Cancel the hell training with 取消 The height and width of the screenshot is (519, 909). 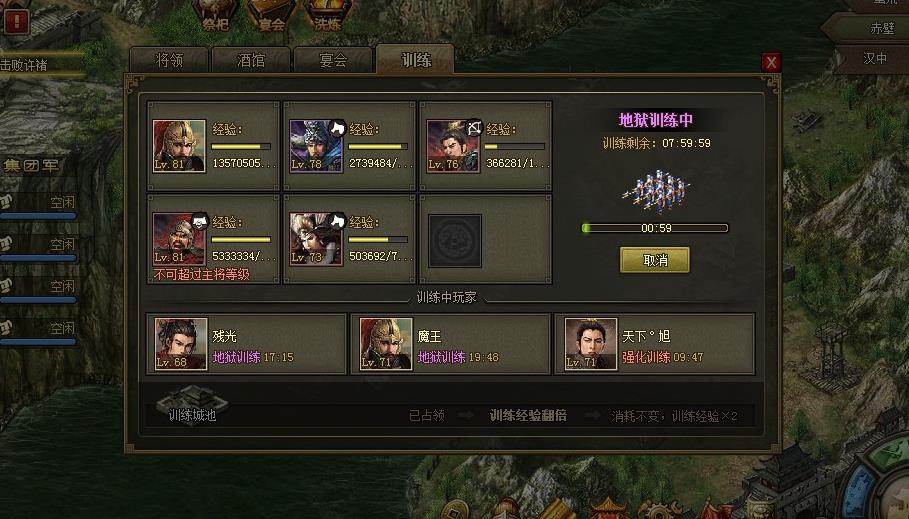click(x=655, y=260)
